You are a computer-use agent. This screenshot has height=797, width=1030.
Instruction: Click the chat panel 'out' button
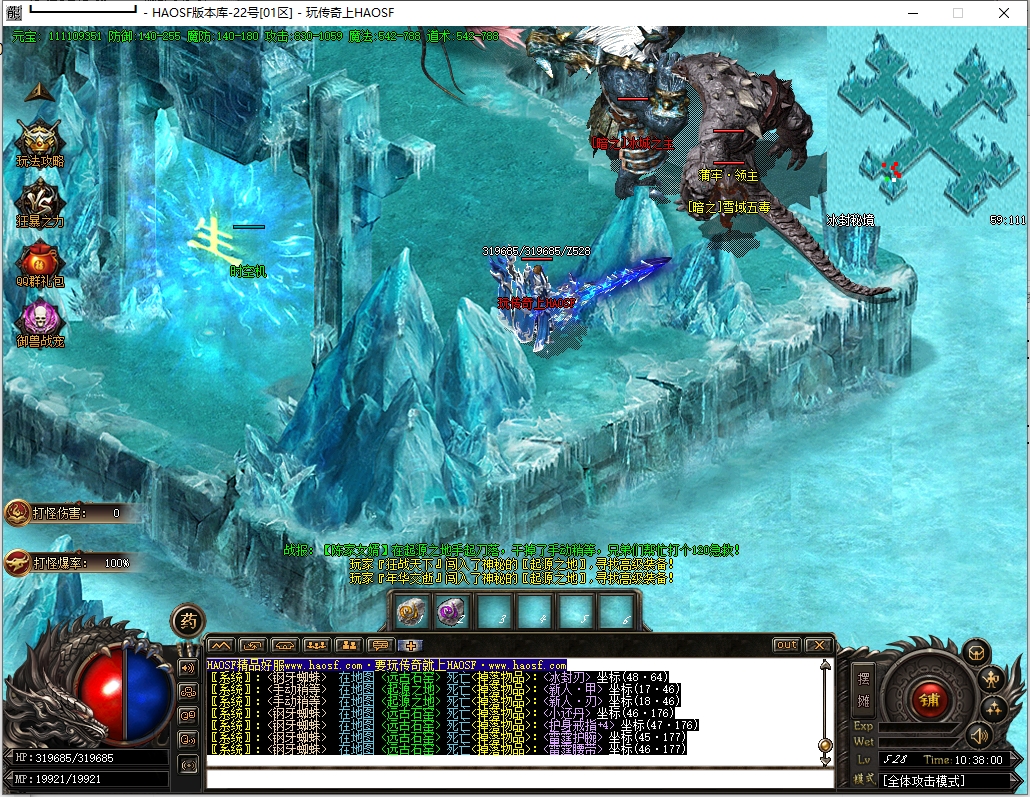787,645
